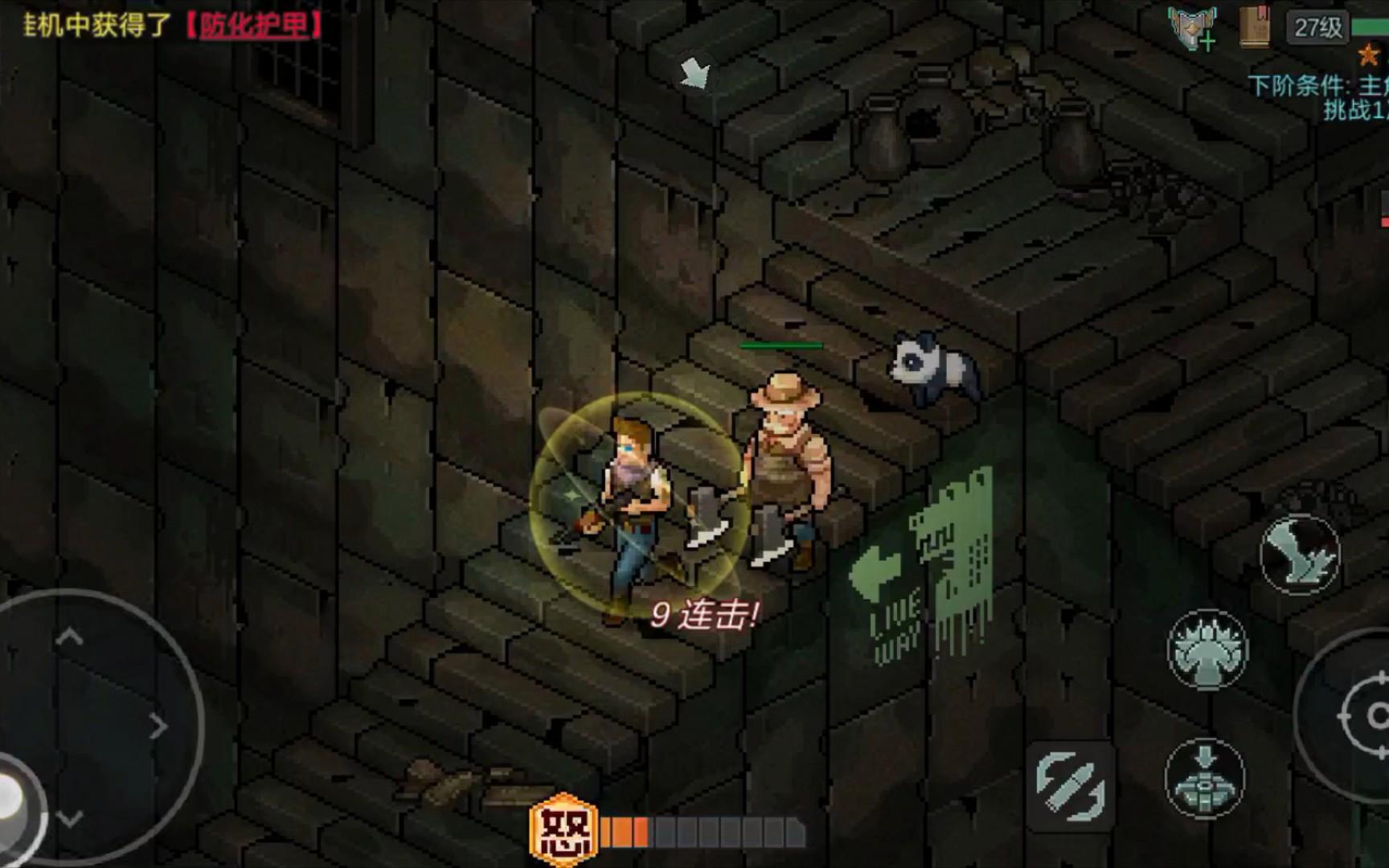Tap the up arrow on the joystick
Screen dimensions: 1389x868
coord(69,638)
